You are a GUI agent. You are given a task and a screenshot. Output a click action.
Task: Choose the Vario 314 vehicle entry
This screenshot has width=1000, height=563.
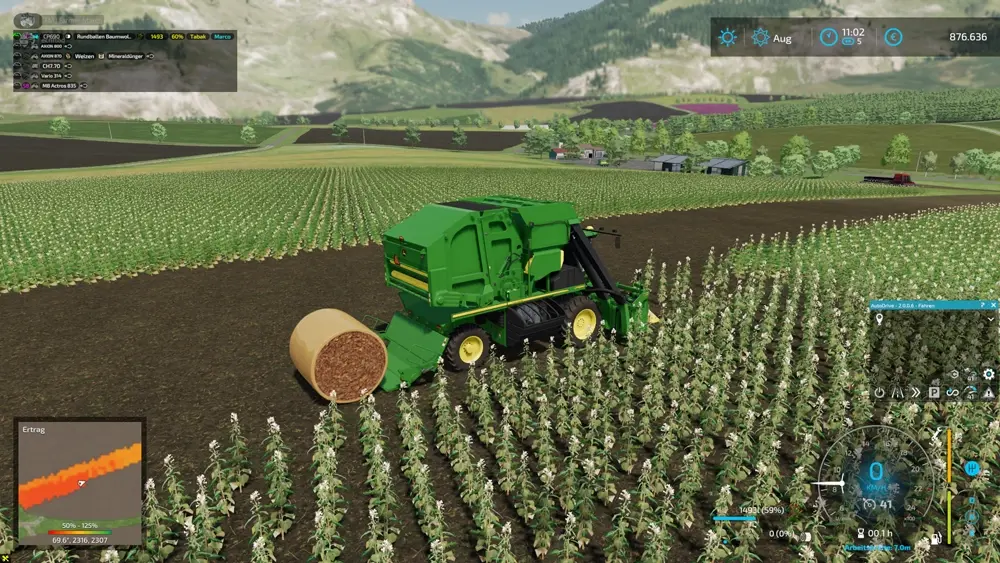click(x=51, y=76)
